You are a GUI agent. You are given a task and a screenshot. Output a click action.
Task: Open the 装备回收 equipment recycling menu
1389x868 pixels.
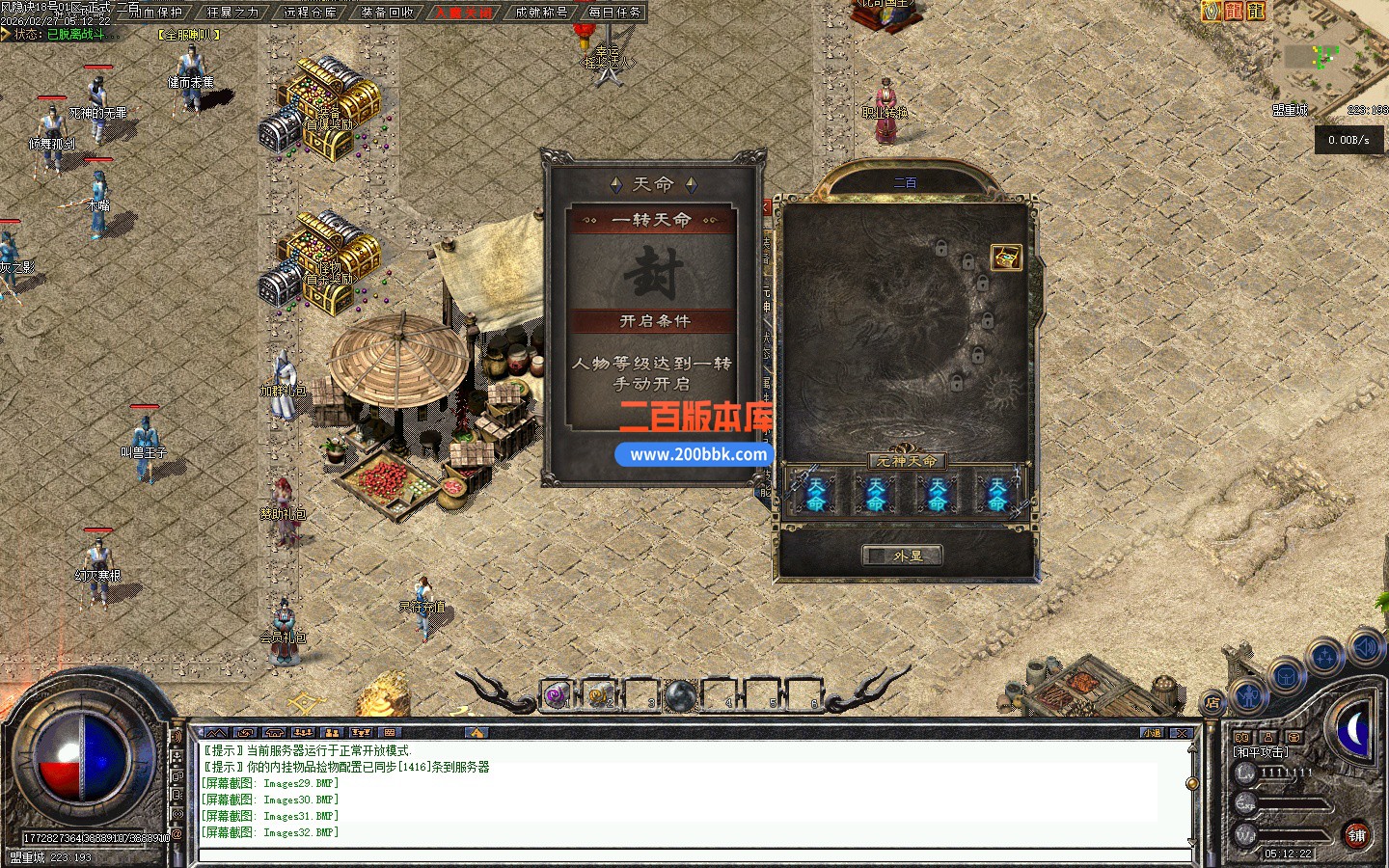point(388,13)
